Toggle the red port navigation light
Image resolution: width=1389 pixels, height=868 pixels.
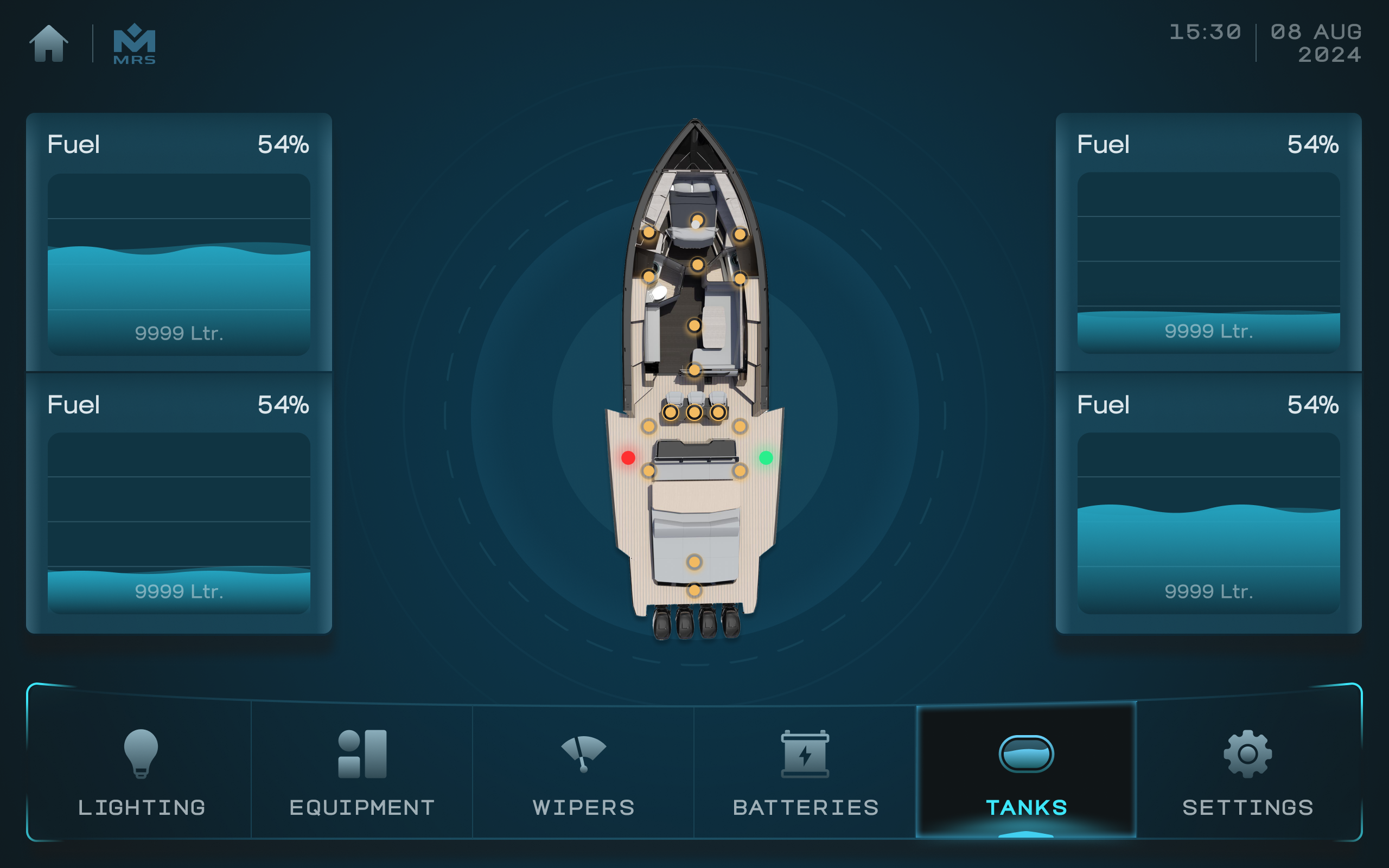pyautogui.click(x=629, y=457)
